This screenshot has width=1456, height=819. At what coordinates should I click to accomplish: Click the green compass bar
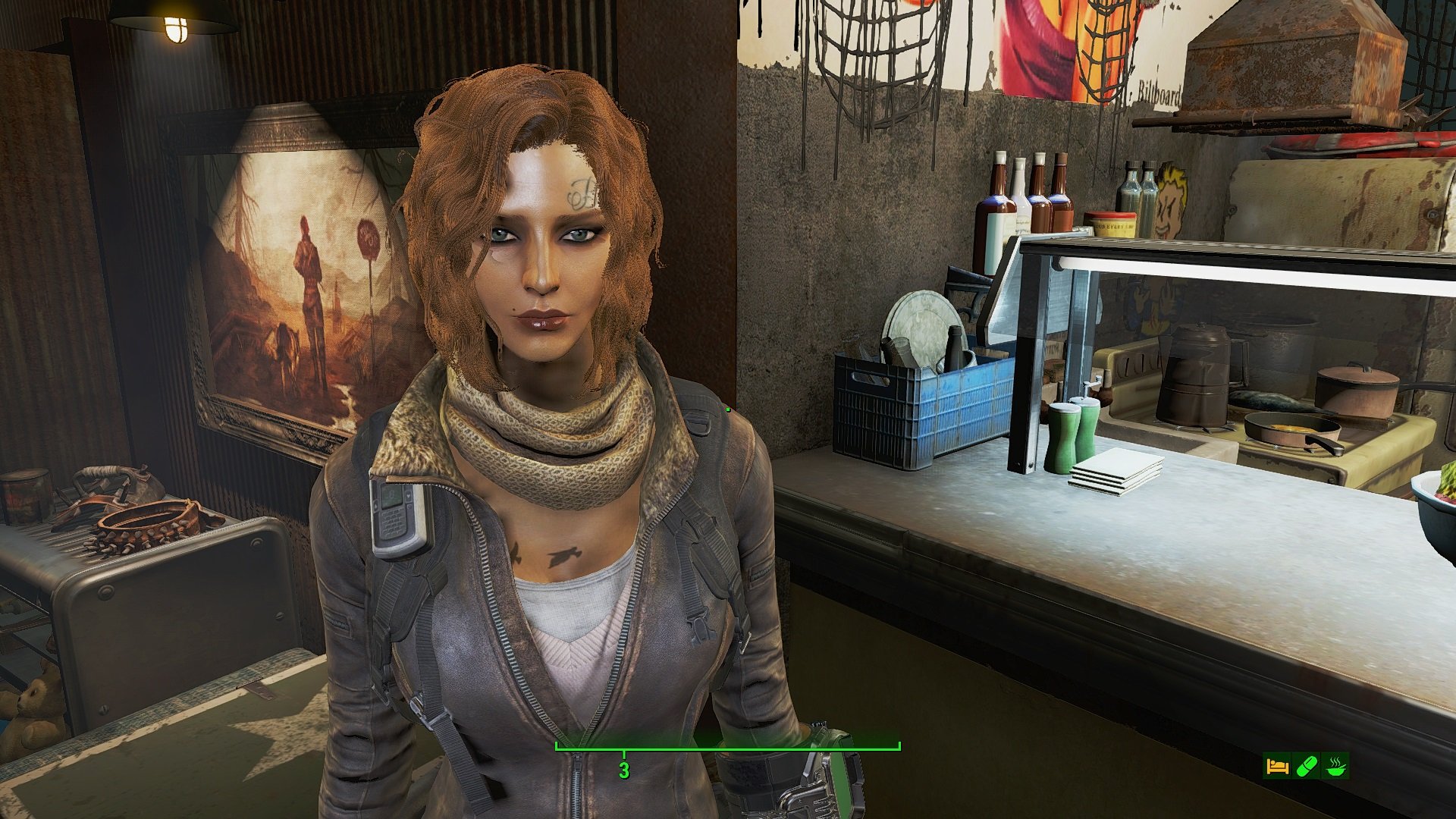click(727, 747)
